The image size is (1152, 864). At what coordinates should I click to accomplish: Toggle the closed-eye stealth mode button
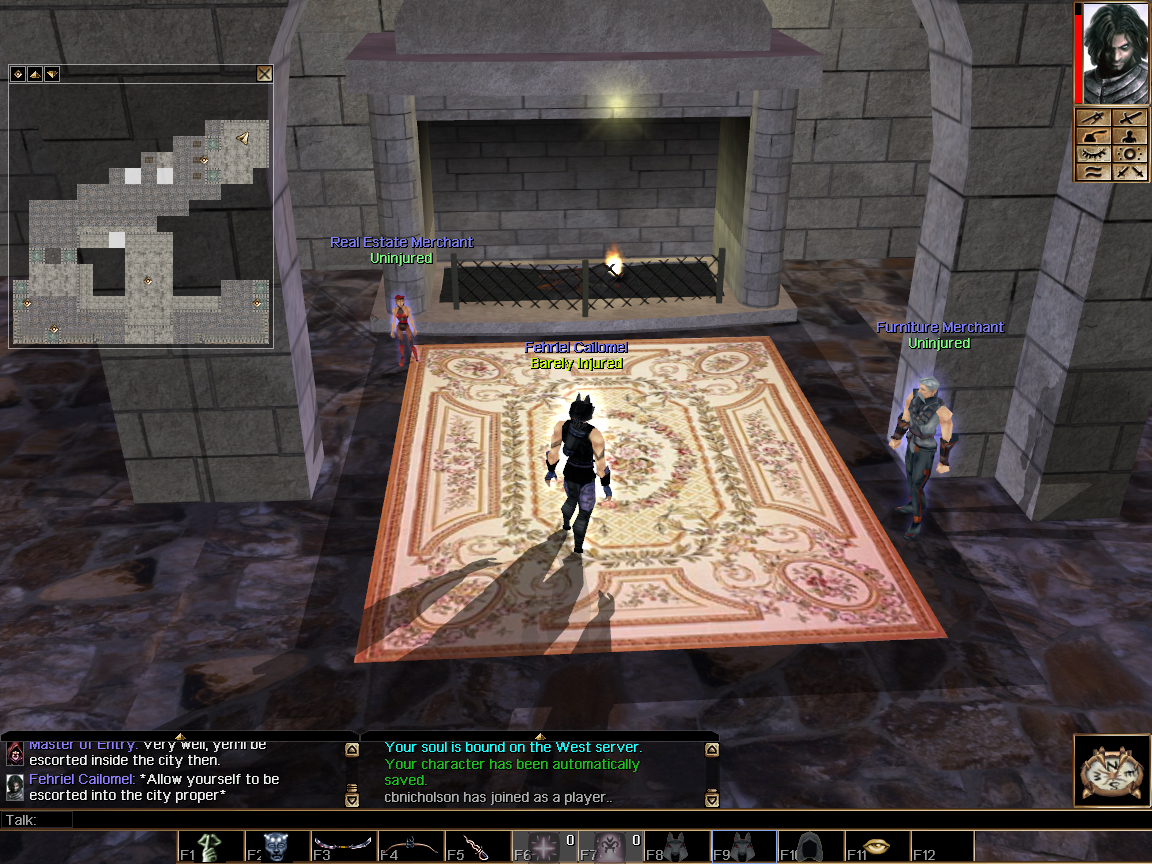[1094, 154]
